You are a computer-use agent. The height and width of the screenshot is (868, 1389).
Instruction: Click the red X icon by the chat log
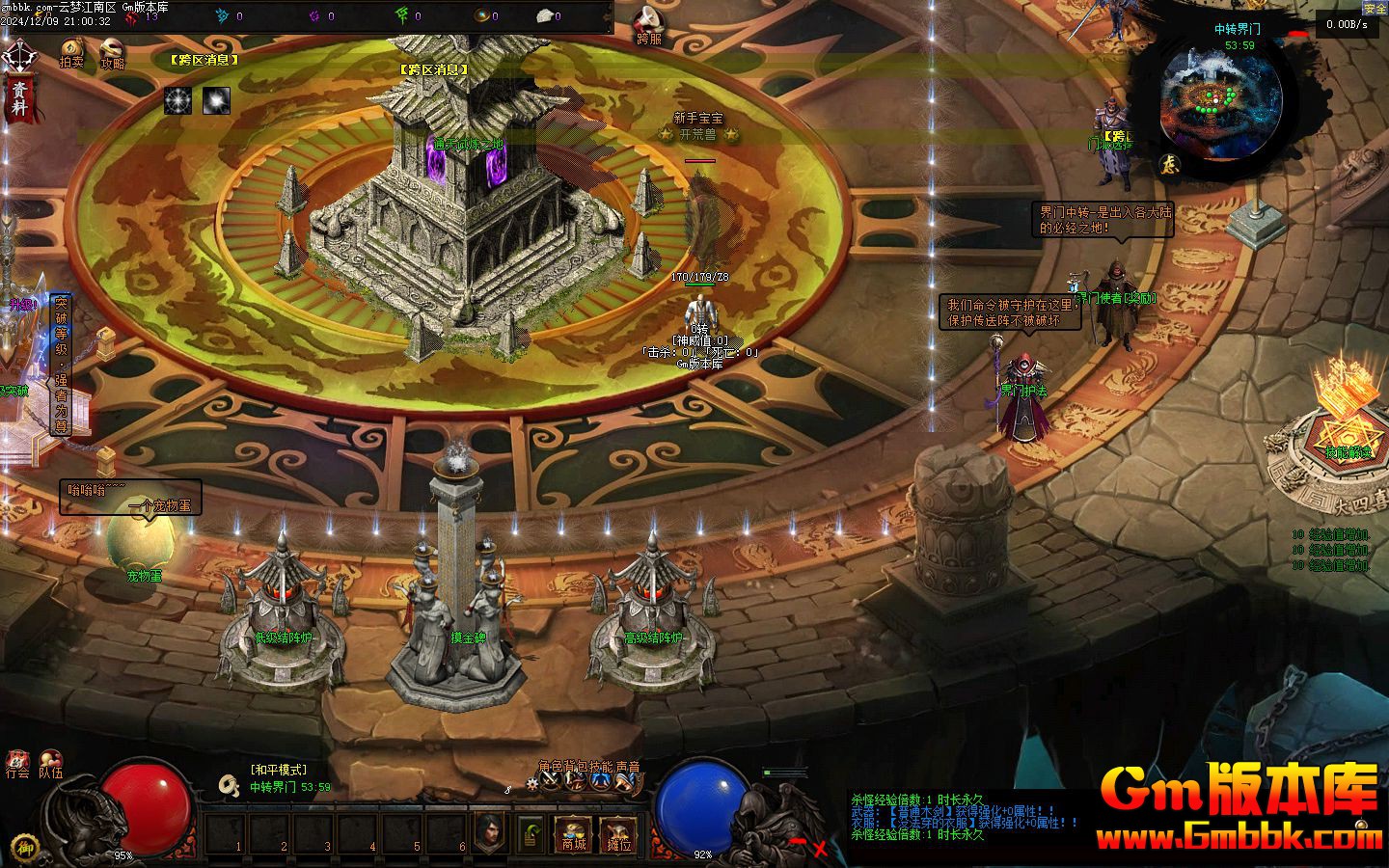[820, 849]
